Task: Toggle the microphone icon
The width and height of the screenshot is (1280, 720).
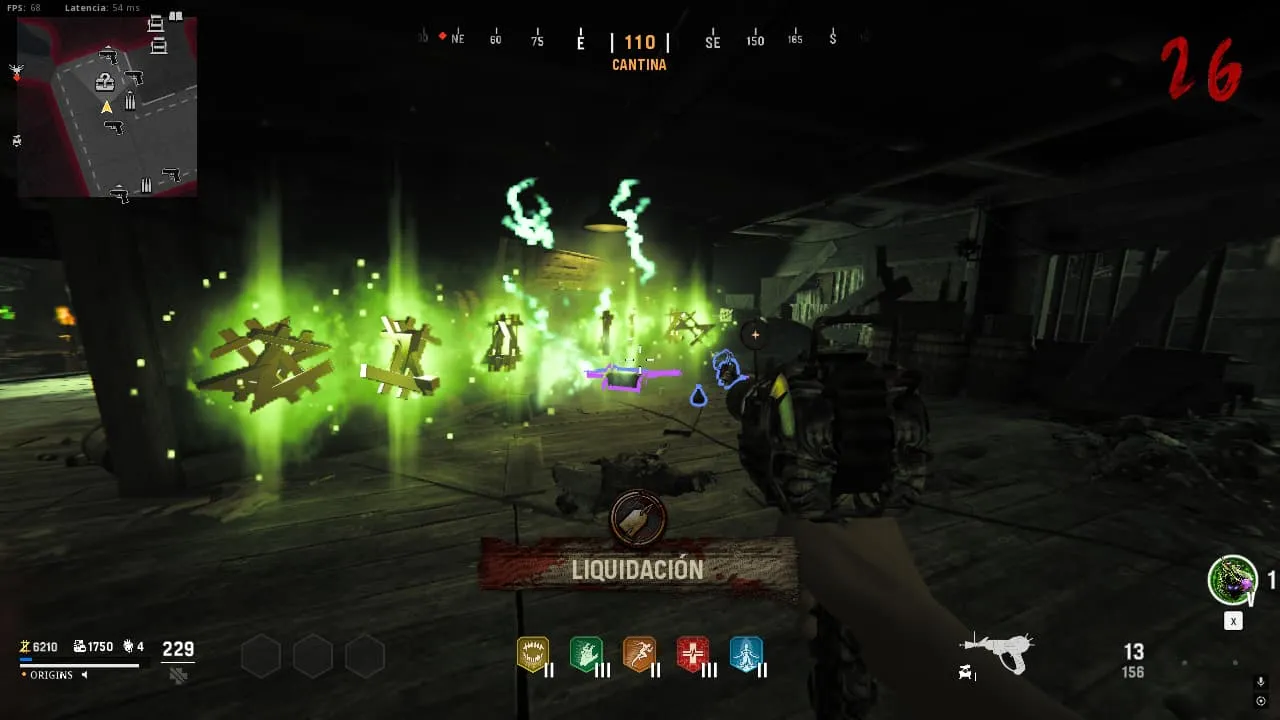Action: 1261,682
